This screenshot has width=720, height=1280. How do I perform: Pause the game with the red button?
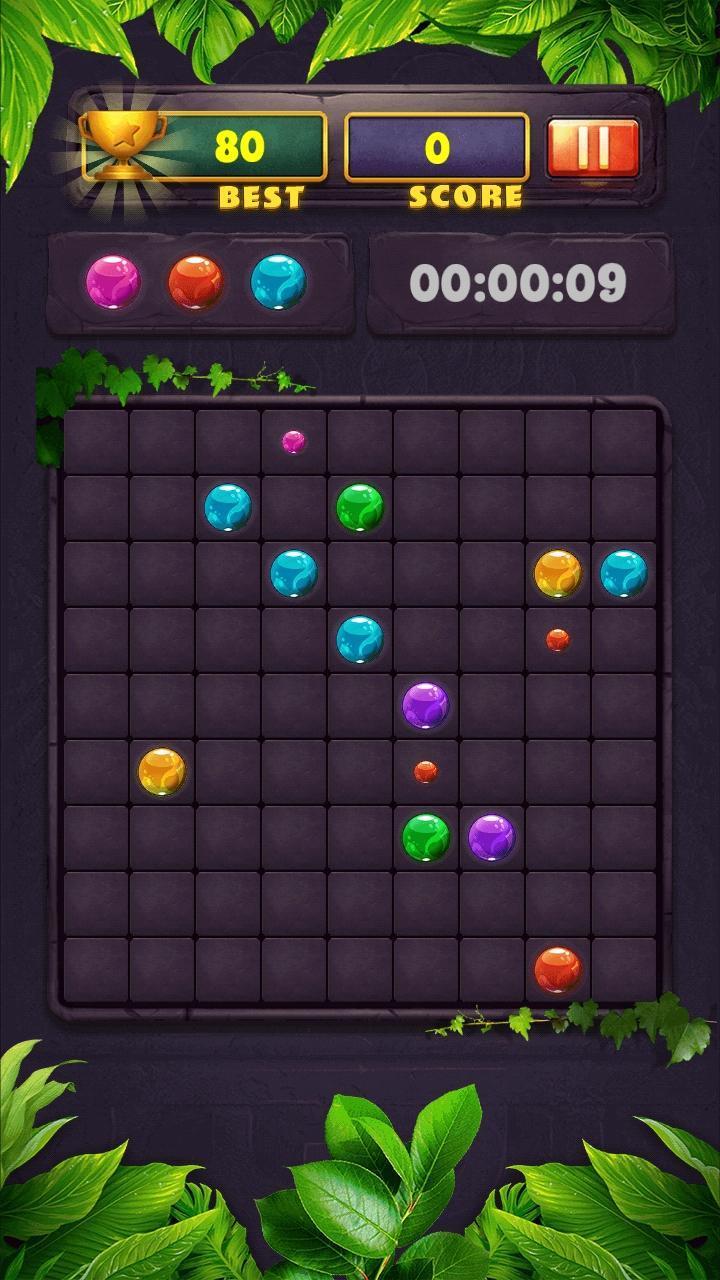coord(593,148)
